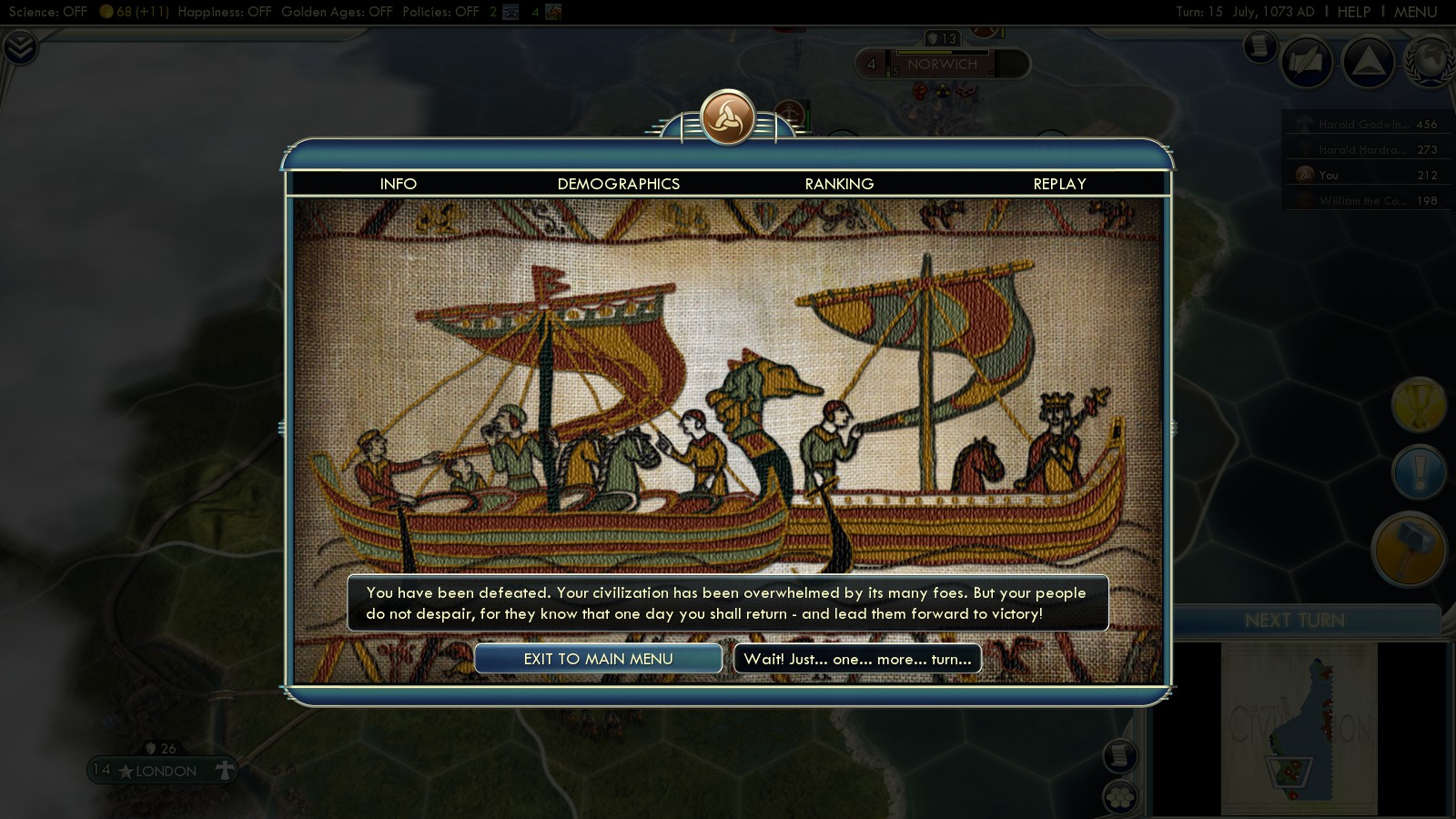Viewport: 1456px width, 819px height.
Task: Select William the Conqueror score entry
Action: click(x=1363, y=201)
